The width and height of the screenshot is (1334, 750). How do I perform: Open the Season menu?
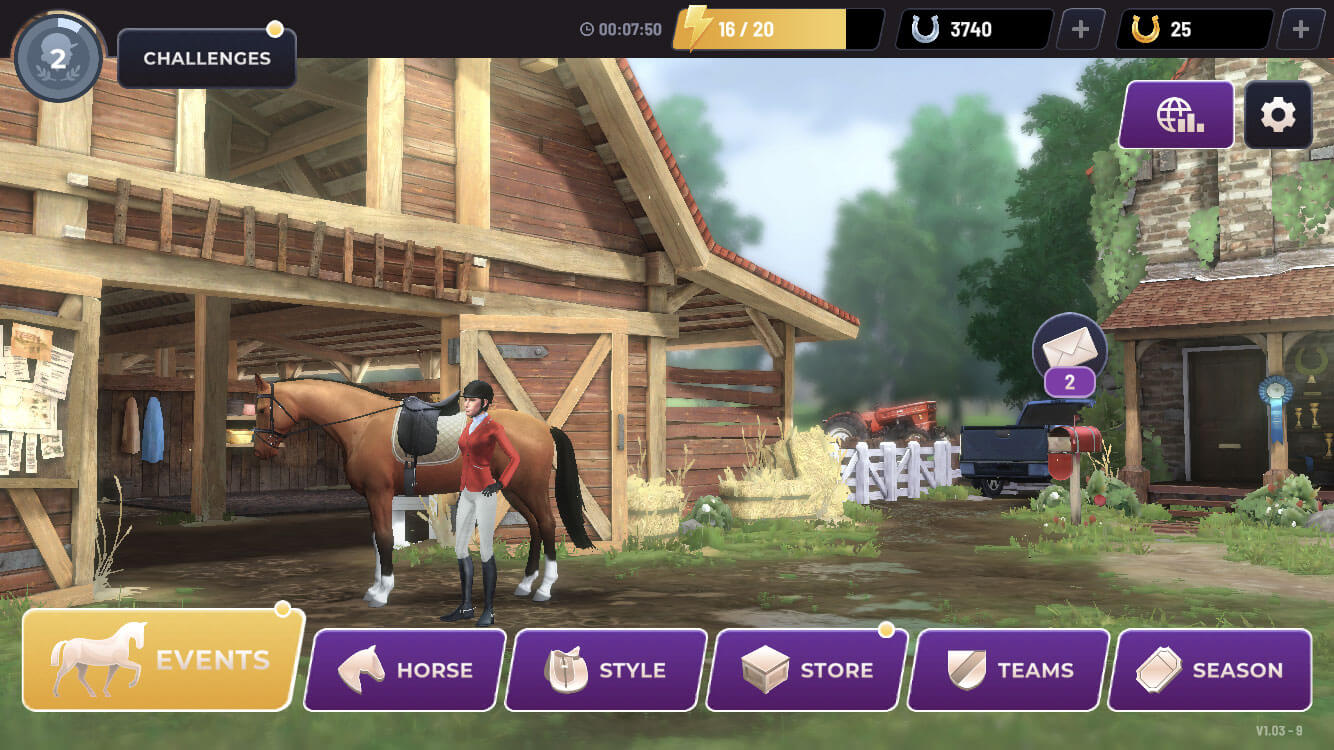[x=1211, y=670]
